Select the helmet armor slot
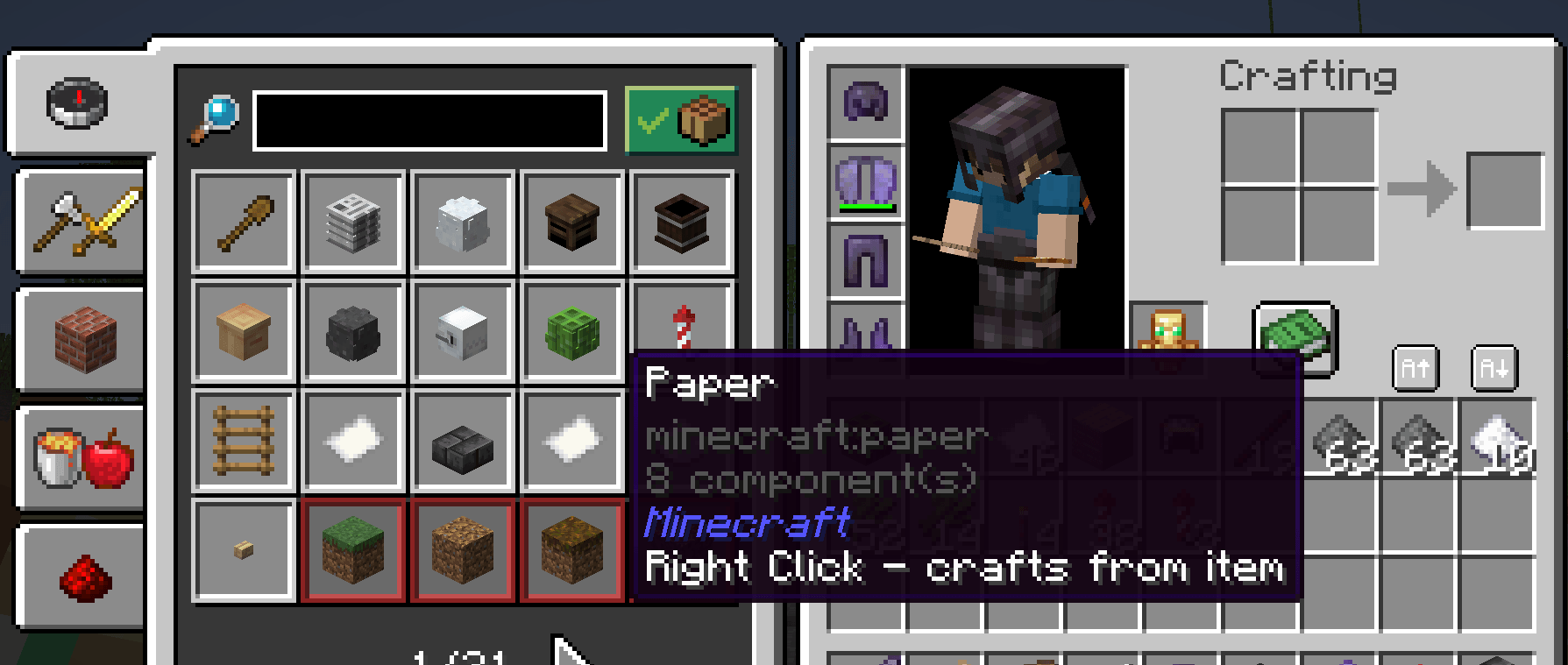The image size is (1568, 665). coord(866,101)
